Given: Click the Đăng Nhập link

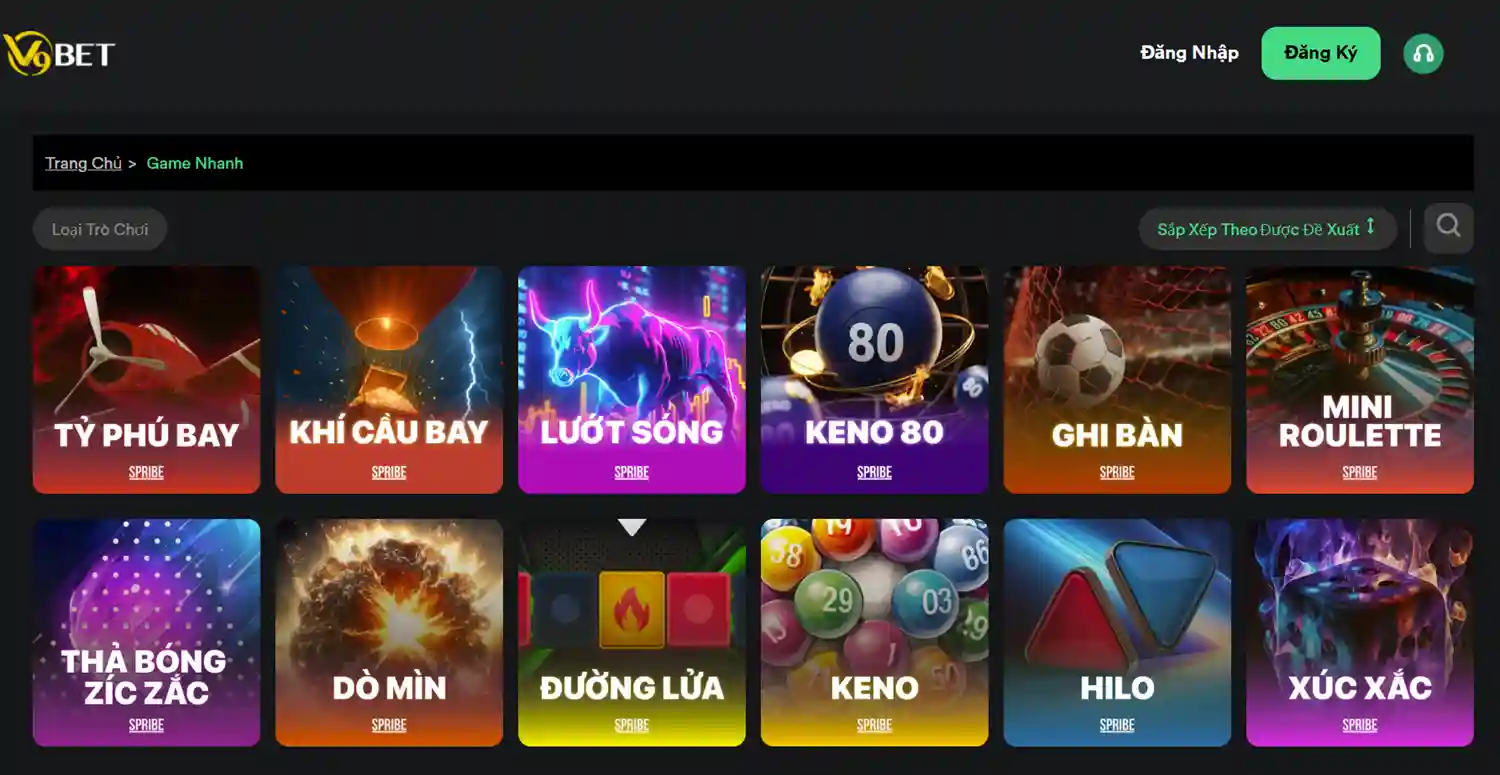Looking at the screenshot, I should tap(1189, 53).
